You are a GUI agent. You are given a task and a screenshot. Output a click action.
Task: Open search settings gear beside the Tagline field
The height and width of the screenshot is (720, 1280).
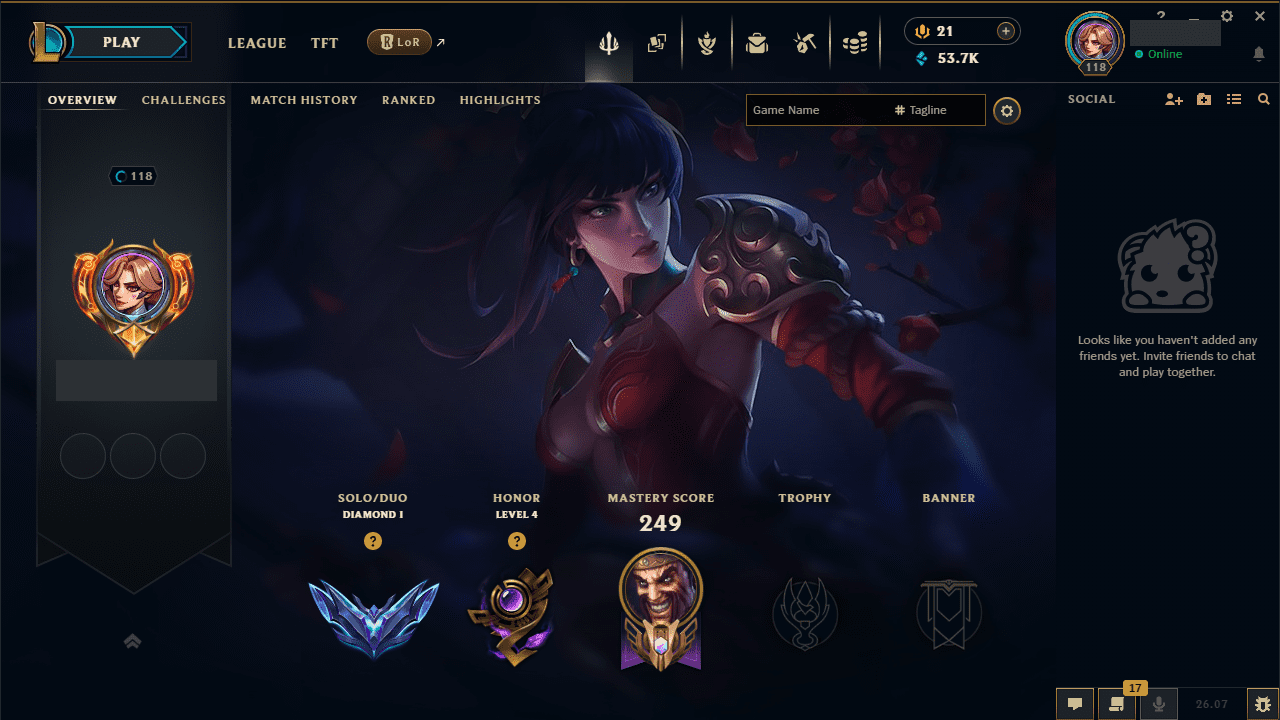pos(1007,110)
